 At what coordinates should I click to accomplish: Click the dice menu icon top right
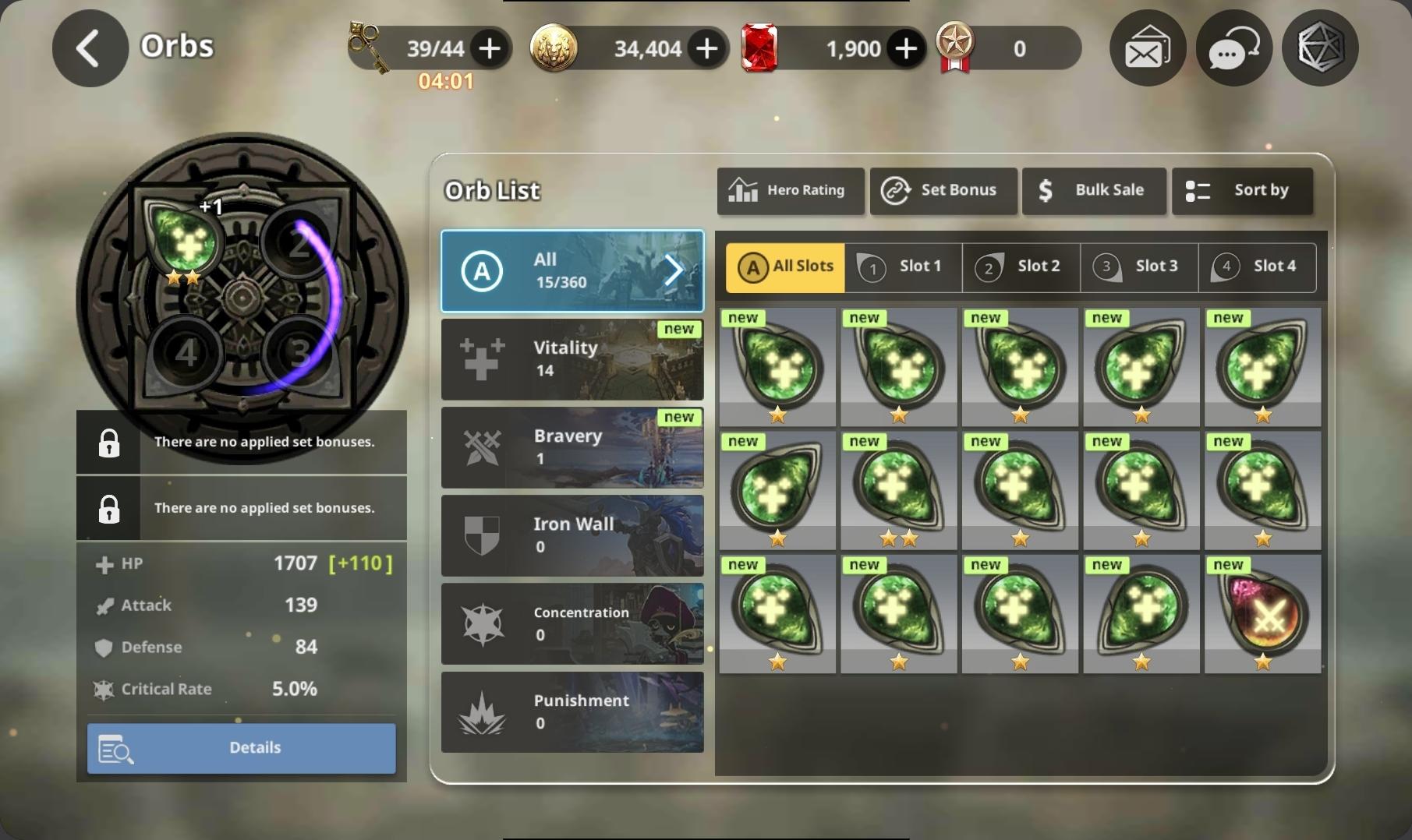[1319, 48]
